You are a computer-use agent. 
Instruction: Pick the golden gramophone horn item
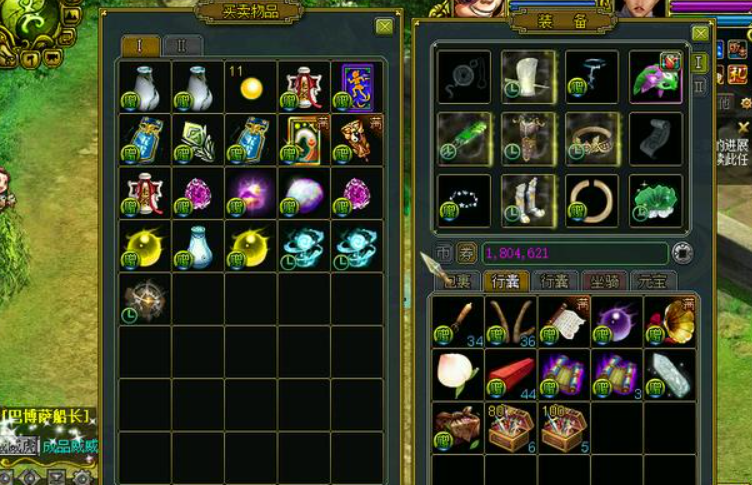point(668,320)
